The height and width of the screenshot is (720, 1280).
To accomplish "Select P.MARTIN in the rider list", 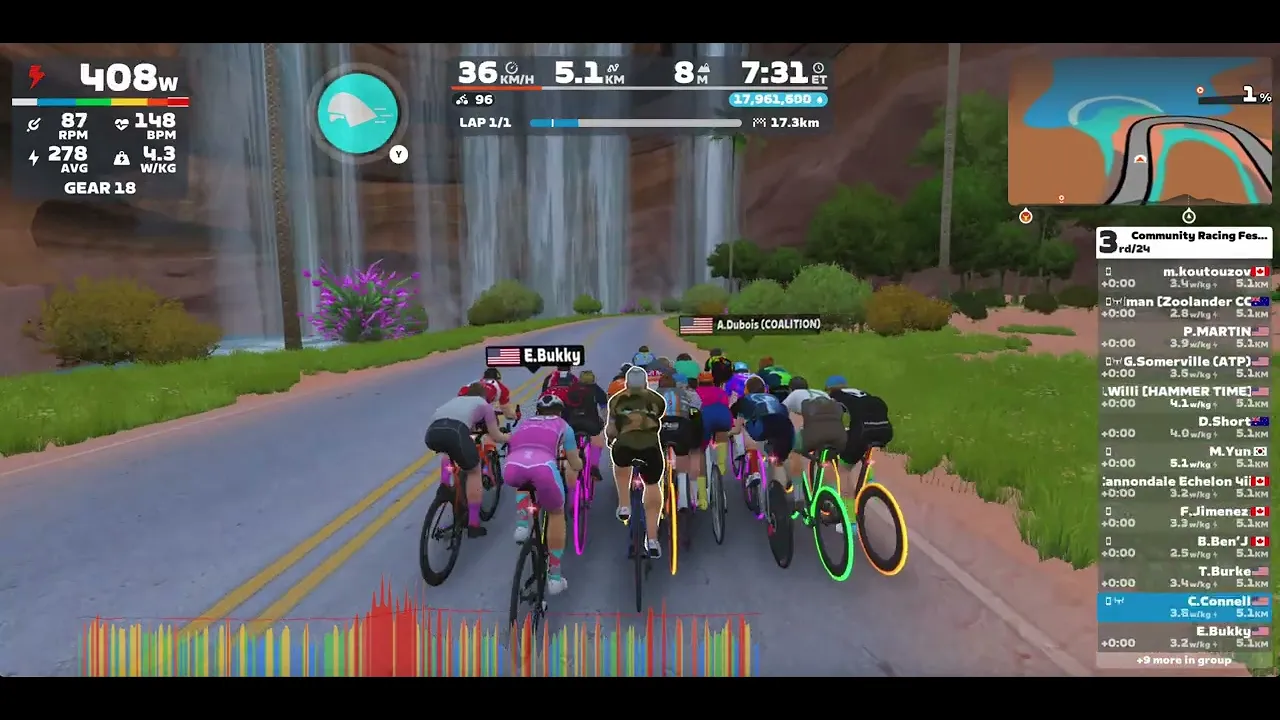I will coord(1184,337).
